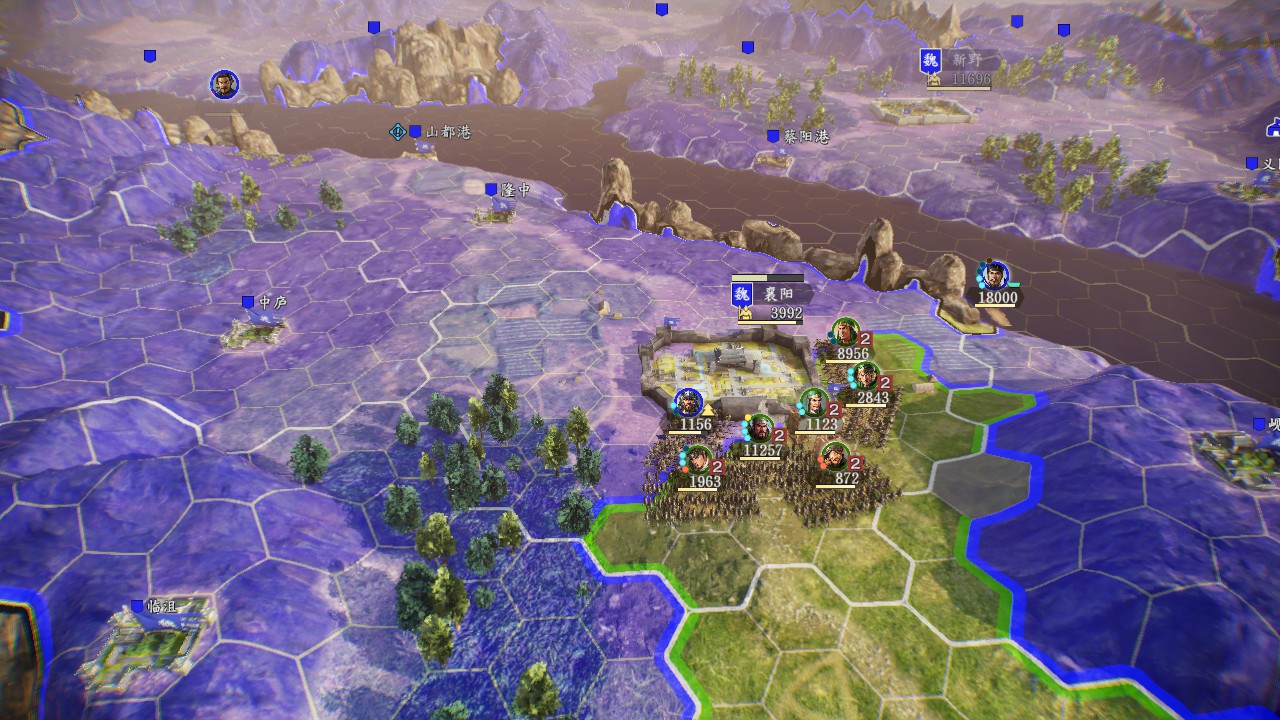
Task: Select the 新野 city label
Action: (x=958, y=61)
